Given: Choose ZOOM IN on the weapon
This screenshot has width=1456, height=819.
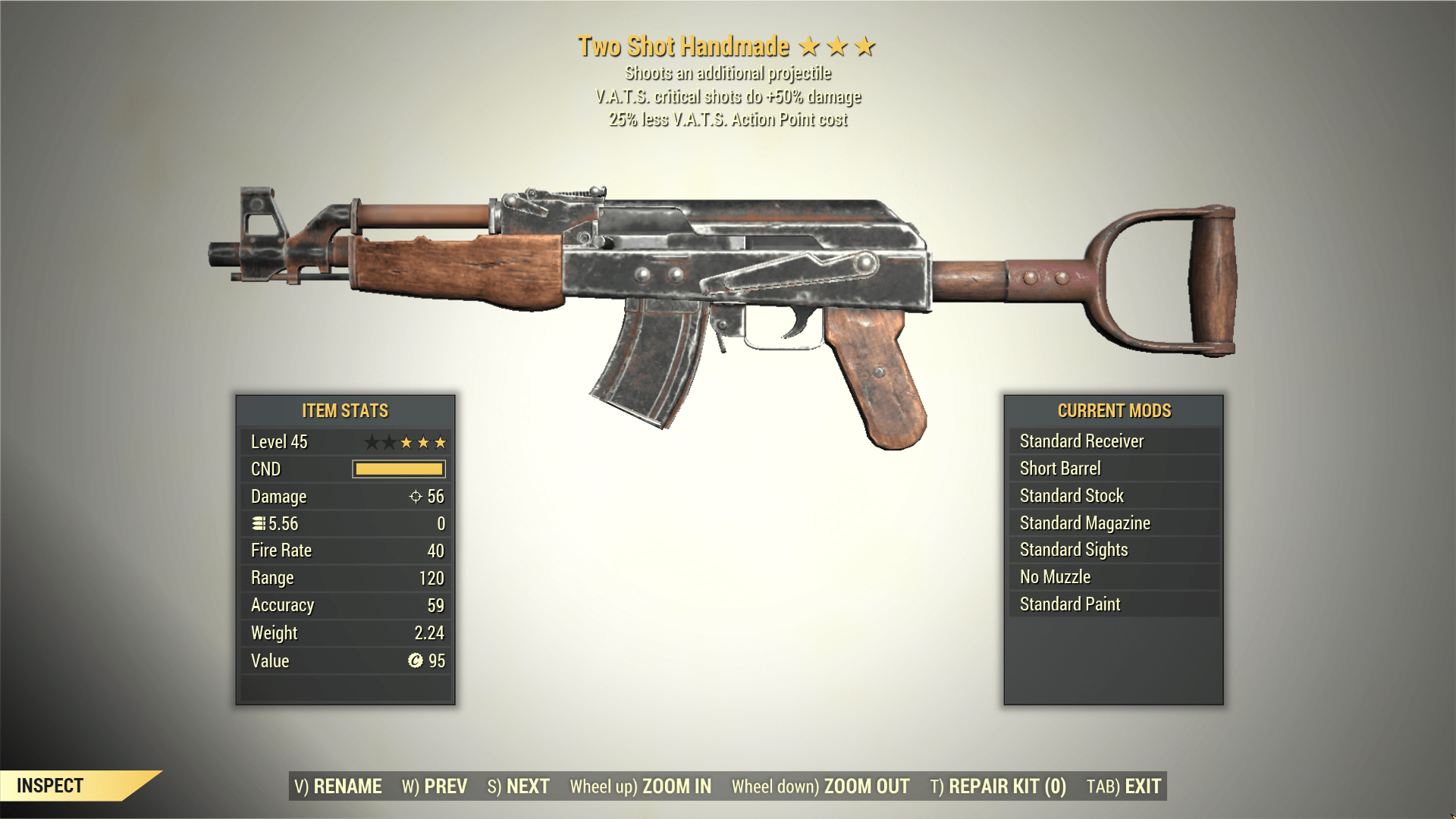Looking at the screenshot, I should pos(641,786).
